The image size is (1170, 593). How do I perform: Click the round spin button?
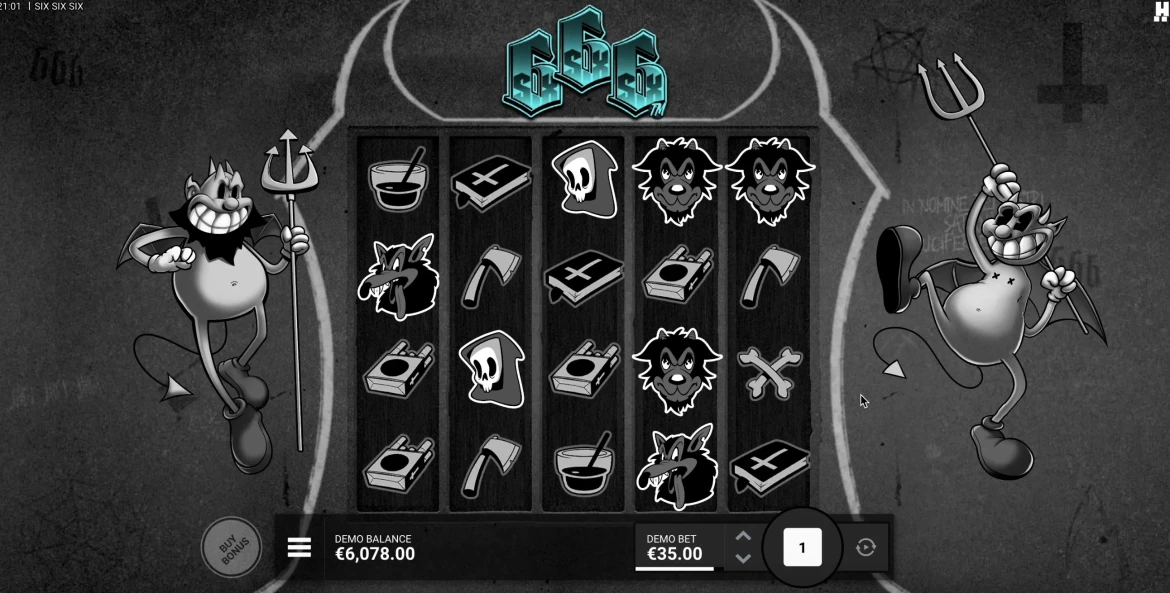tap(802, 547)
